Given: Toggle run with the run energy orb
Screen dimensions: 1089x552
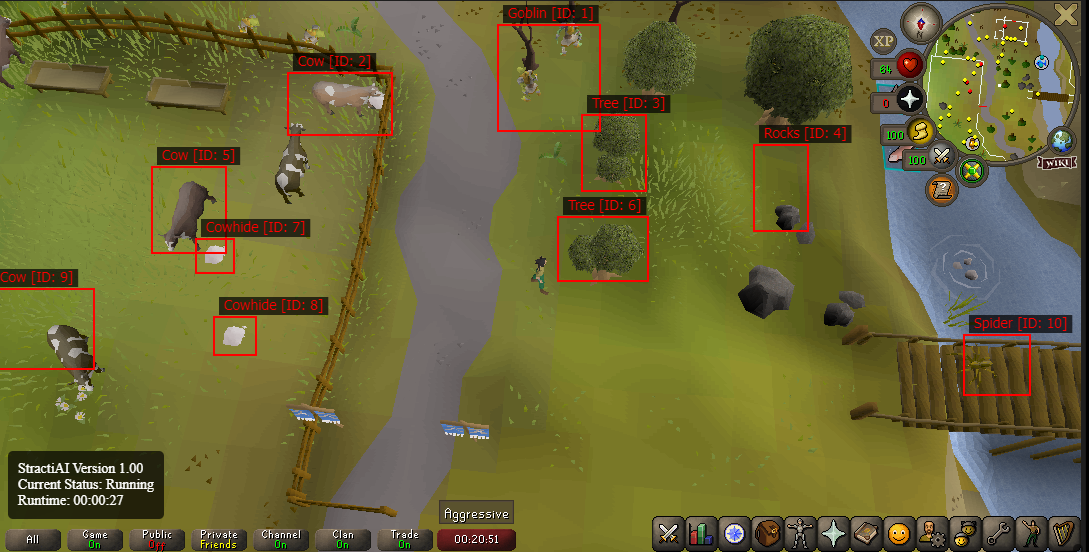Looking at the screenshot, I should [920, 131].
